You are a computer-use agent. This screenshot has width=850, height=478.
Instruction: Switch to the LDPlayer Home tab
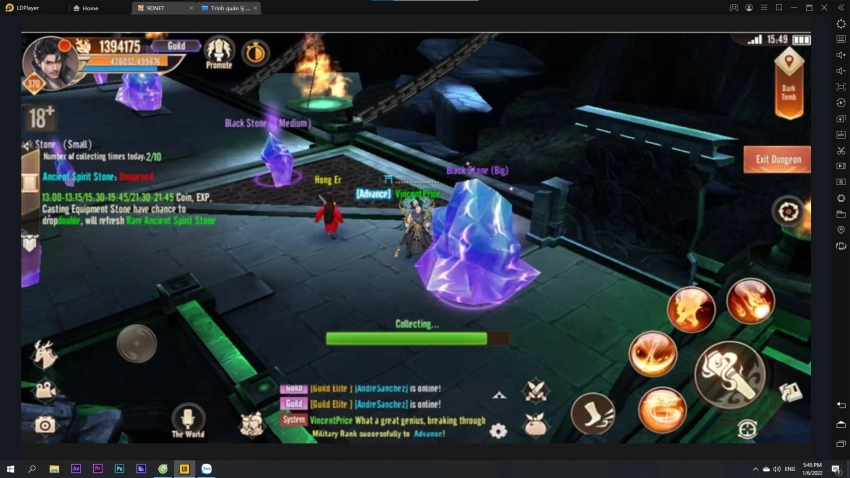(90, 7)
